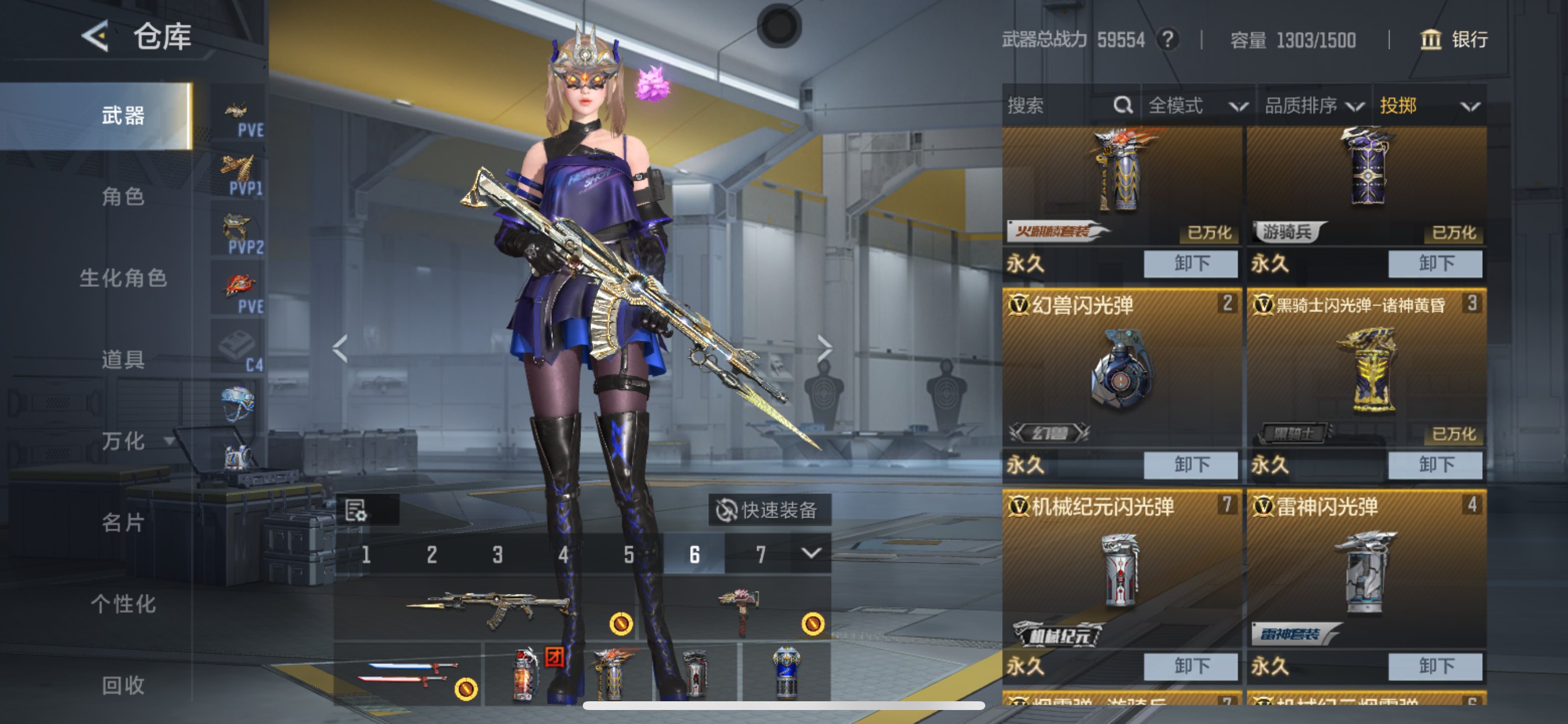The height and width of the screenshot is (724, 1568).
Task: Open the 投掷 weapon type dropdown
Action: click(1428, 106)
